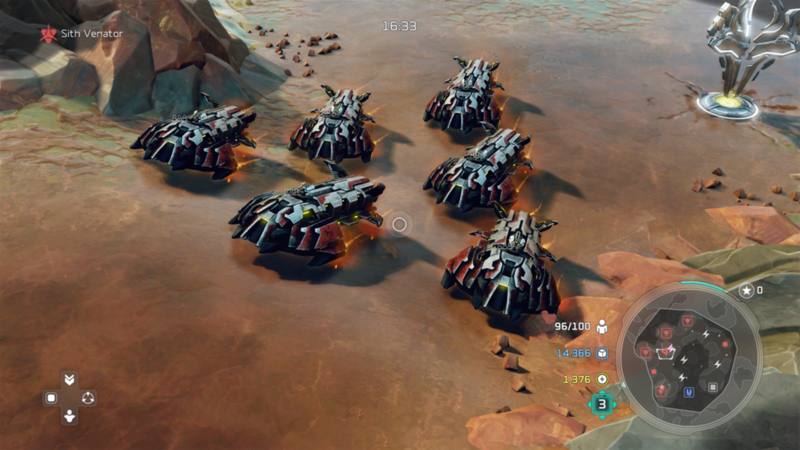This screenshot has width=800, height=450.
Task: Select the blue base marker on the minimap
Action: tap(688, 393)
